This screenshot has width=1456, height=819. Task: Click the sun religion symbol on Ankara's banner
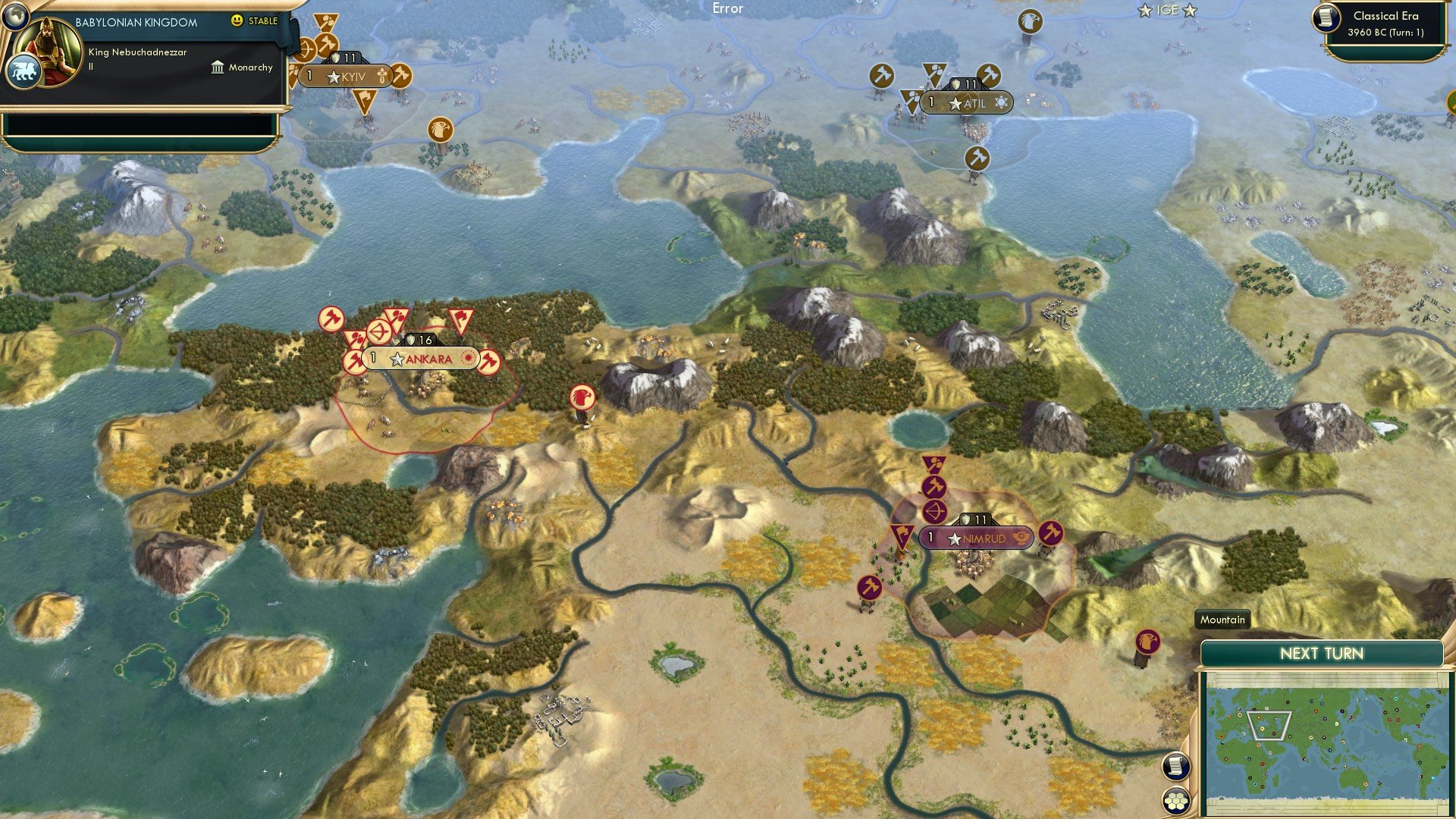[x=468, y=358]
